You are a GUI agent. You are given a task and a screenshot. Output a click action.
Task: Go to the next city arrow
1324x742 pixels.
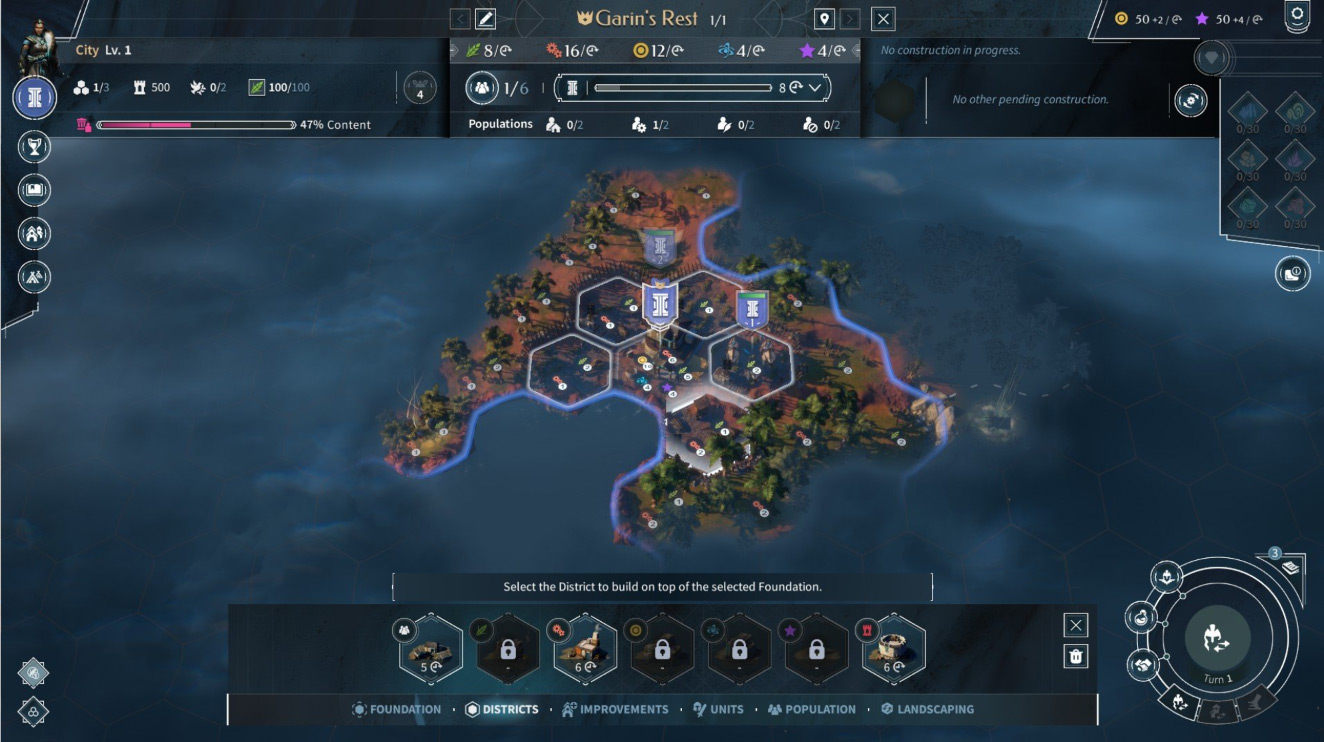point(850,19)
